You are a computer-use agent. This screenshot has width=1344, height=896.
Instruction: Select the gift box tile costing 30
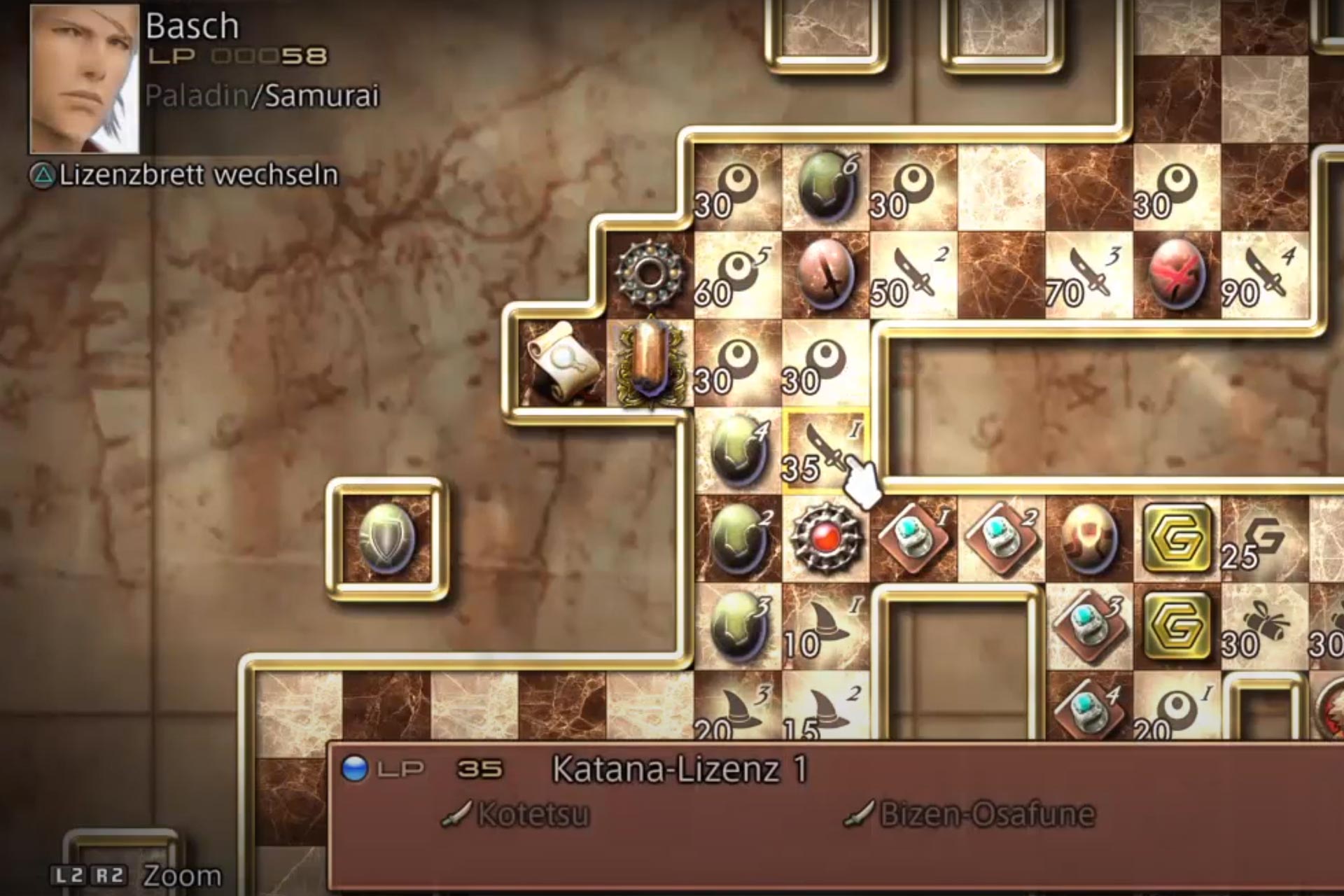pyautogui.click(x=1264, y=626)
